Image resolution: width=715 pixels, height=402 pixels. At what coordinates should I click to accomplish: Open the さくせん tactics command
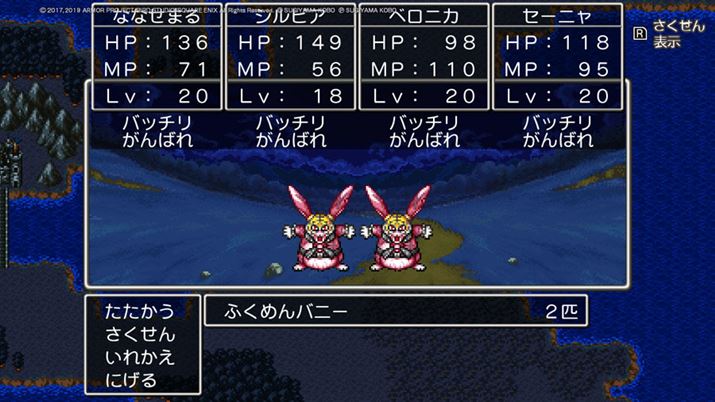[140, 335]
